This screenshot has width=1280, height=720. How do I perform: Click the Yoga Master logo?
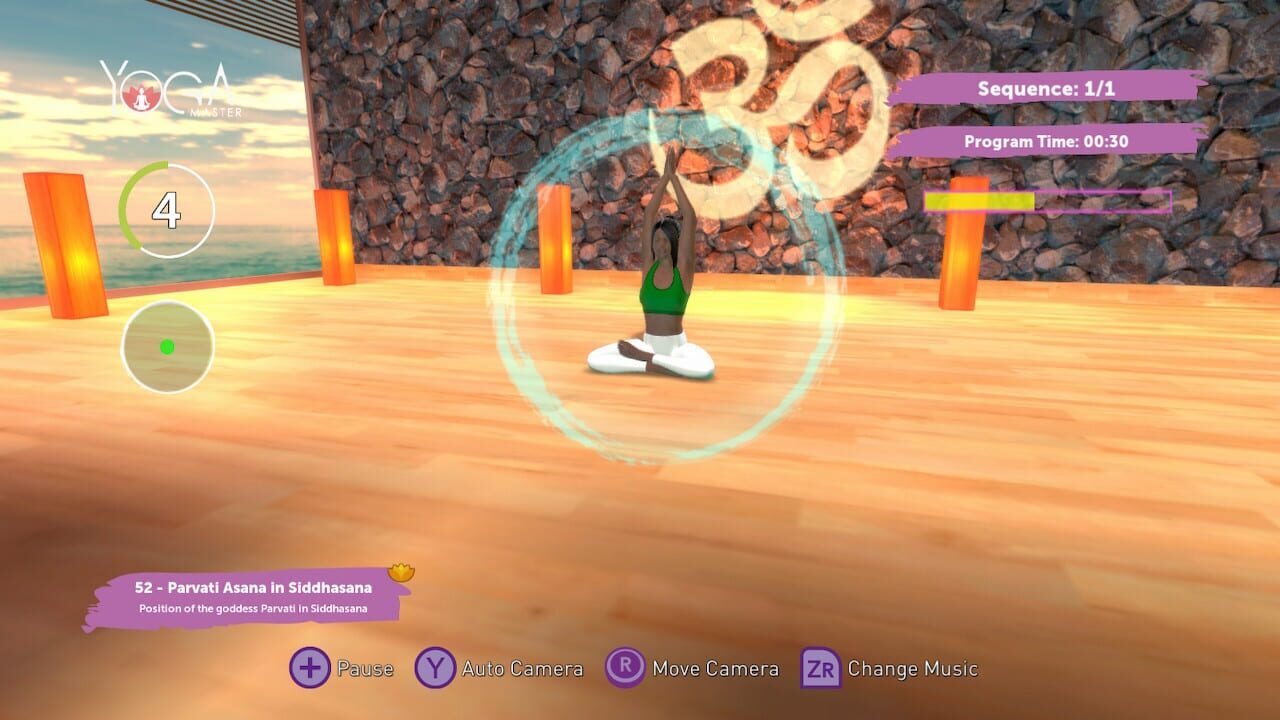pyautogui.click(x=168, y=85)
